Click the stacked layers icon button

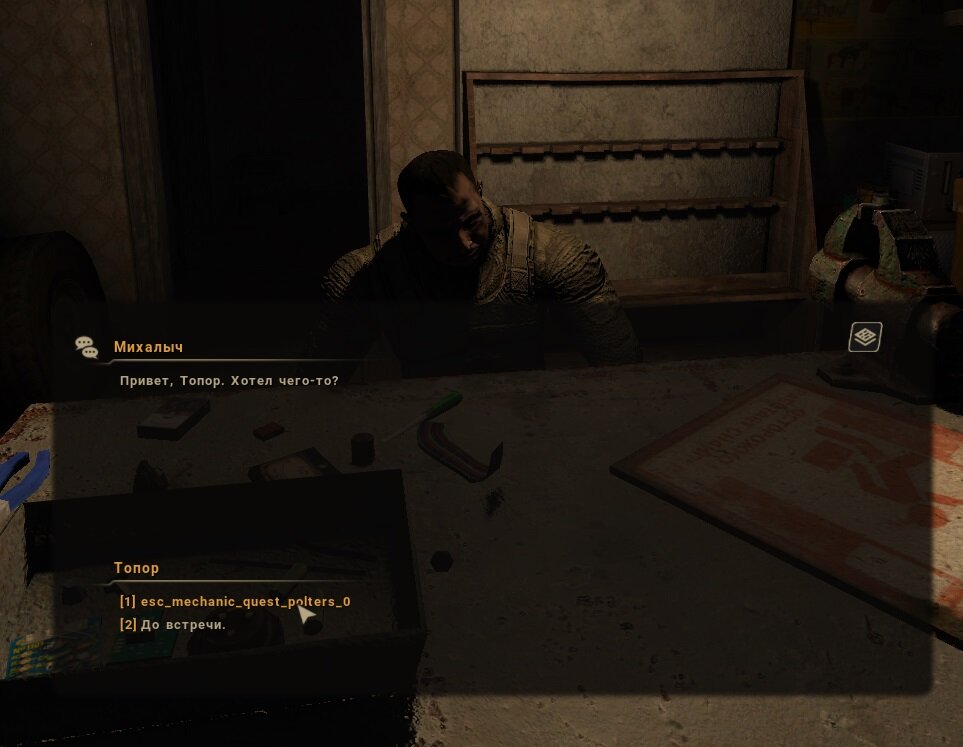[x=865, y=338]
